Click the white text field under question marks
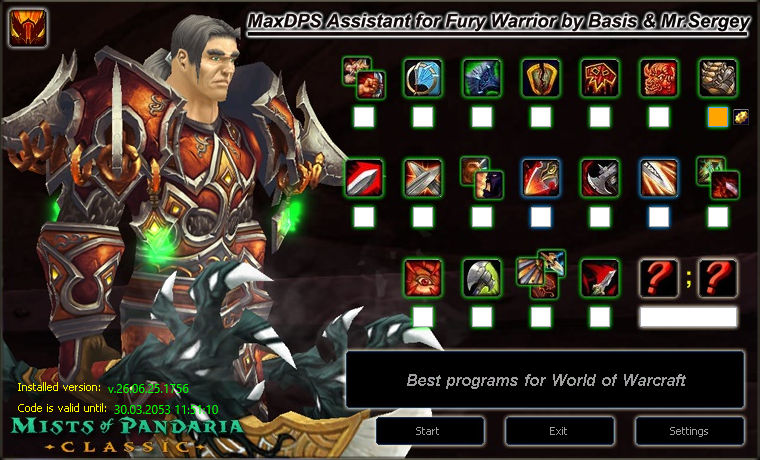This screenshot has height=460, width=760. click(x=688, y=317)
